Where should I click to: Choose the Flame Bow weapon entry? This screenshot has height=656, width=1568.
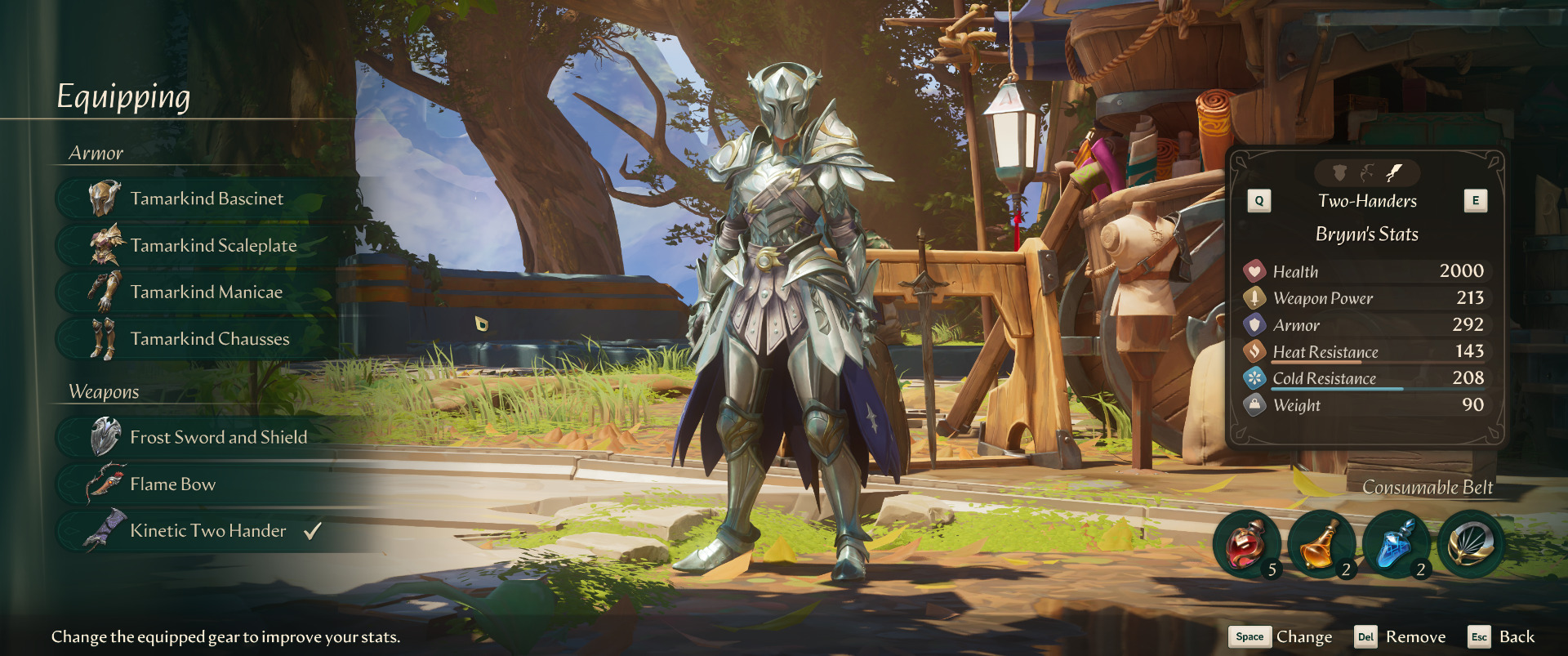pos(172,484)
